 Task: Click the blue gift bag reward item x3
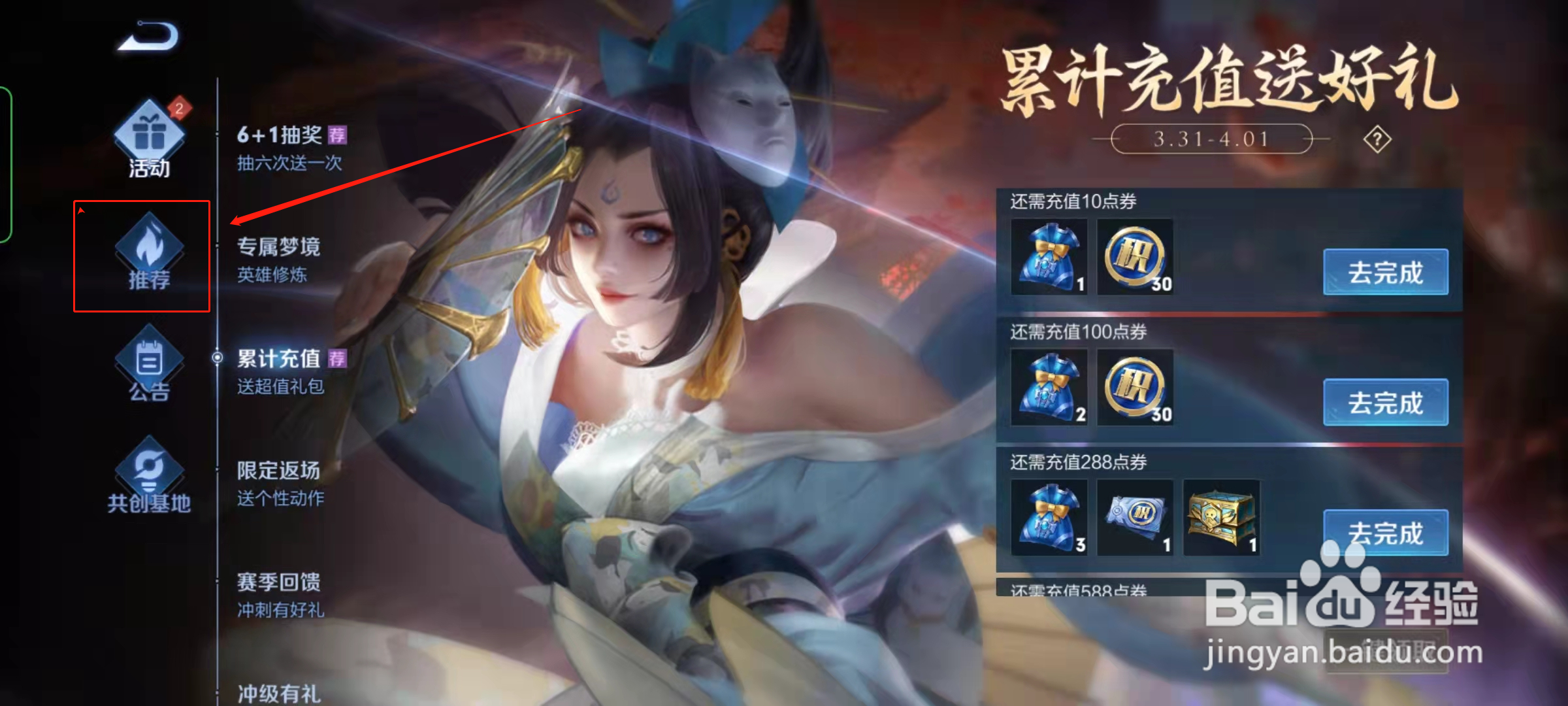1048,518
